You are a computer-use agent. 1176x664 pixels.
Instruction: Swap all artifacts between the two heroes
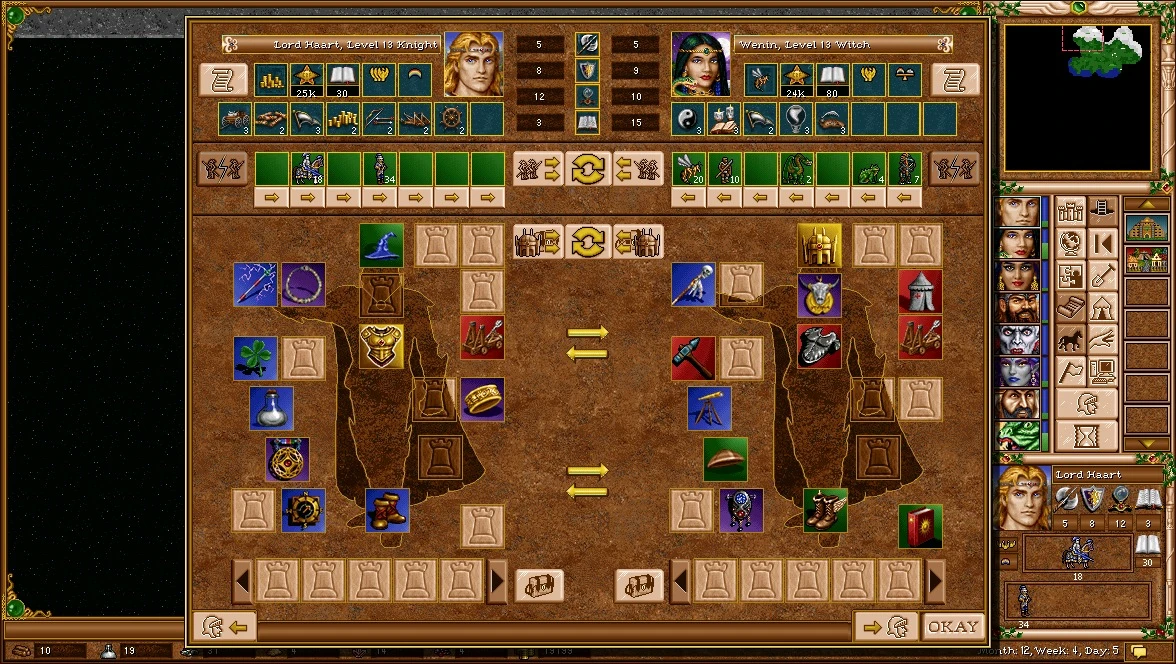[588, 241]
